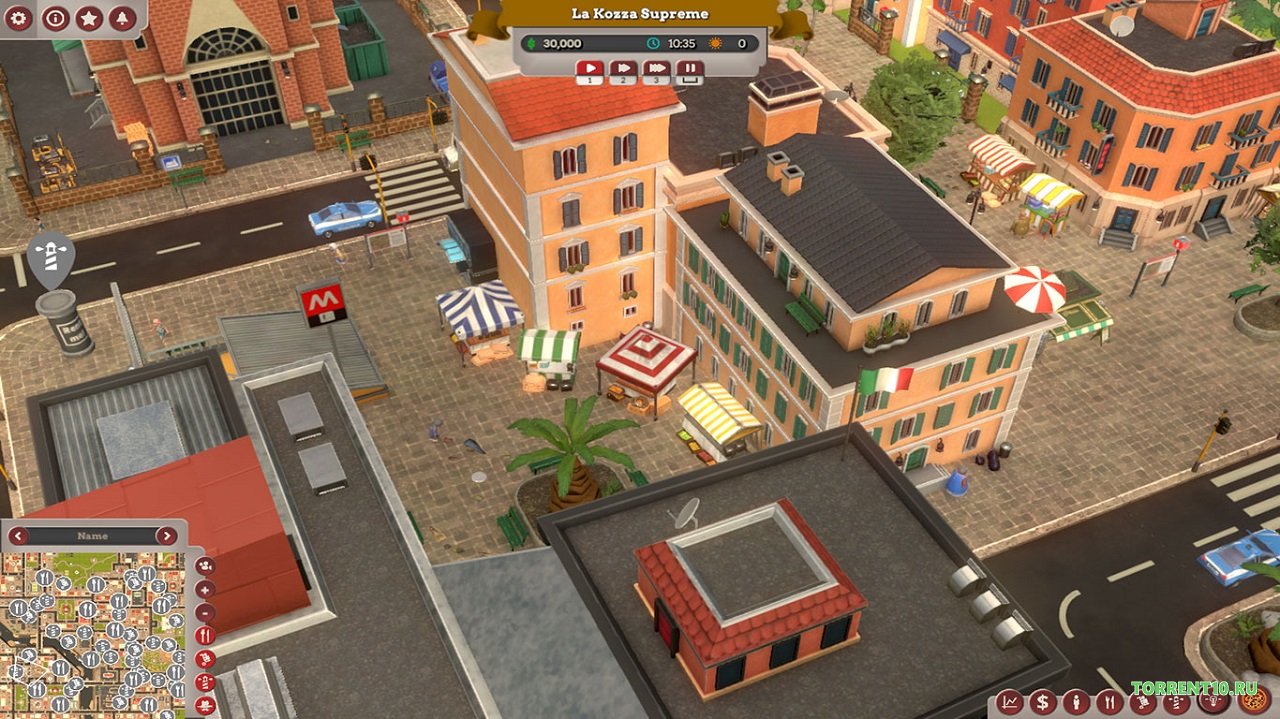Activate triple fast-forward speed

656,70
